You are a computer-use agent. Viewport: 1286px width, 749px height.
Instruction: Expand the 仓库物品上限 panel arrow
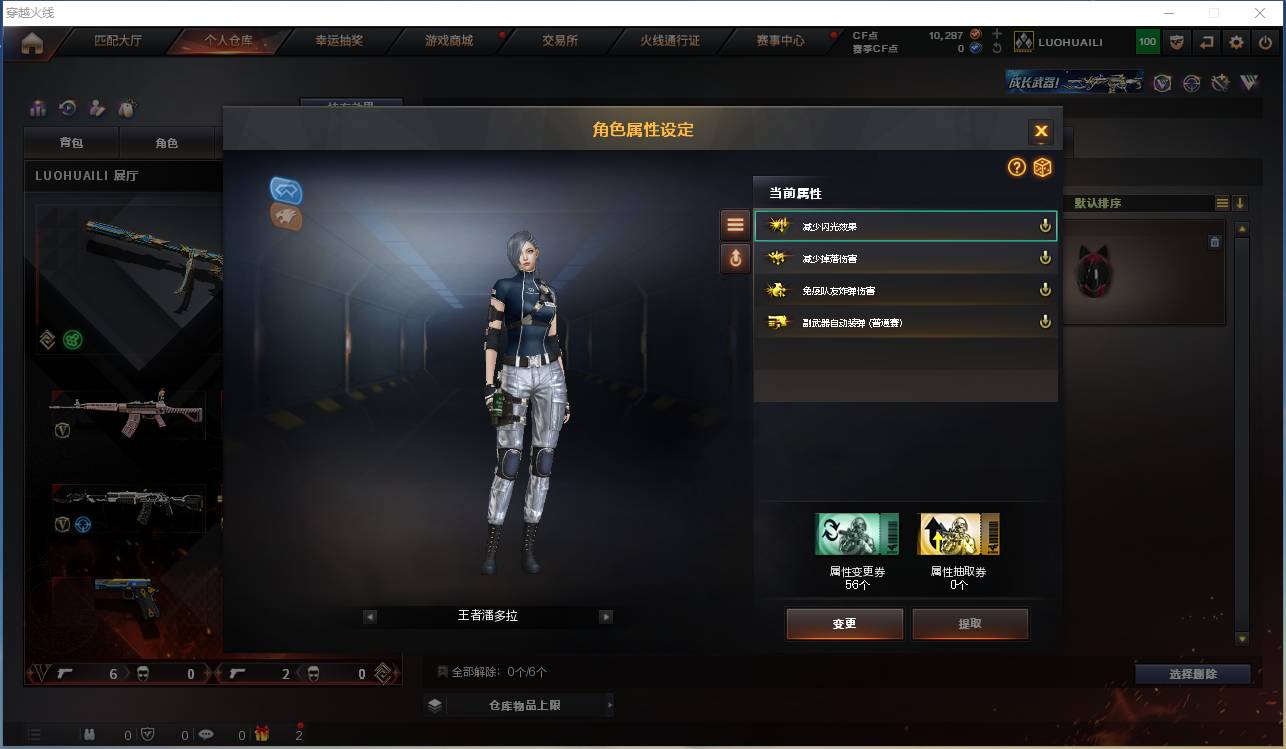(610, 705)
